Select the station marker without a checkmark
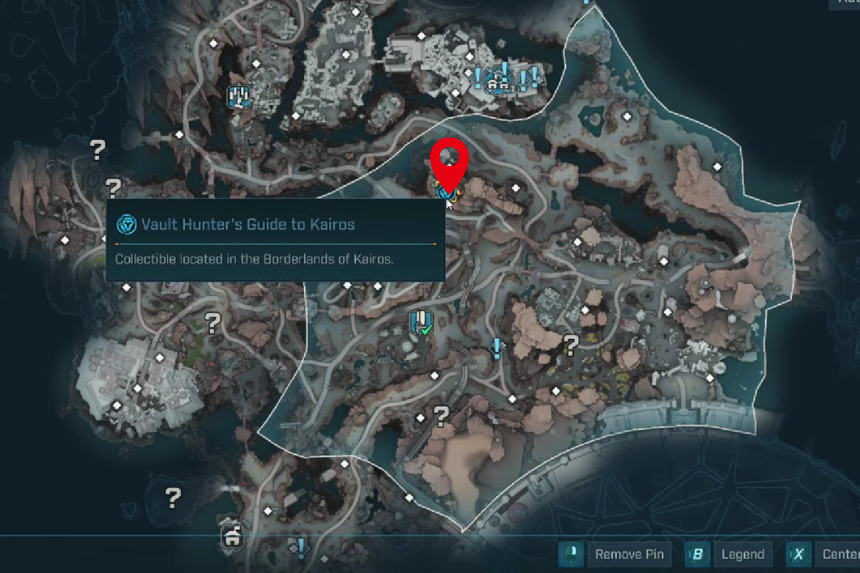This screenshot has height=573, width=860. point(239,97)
